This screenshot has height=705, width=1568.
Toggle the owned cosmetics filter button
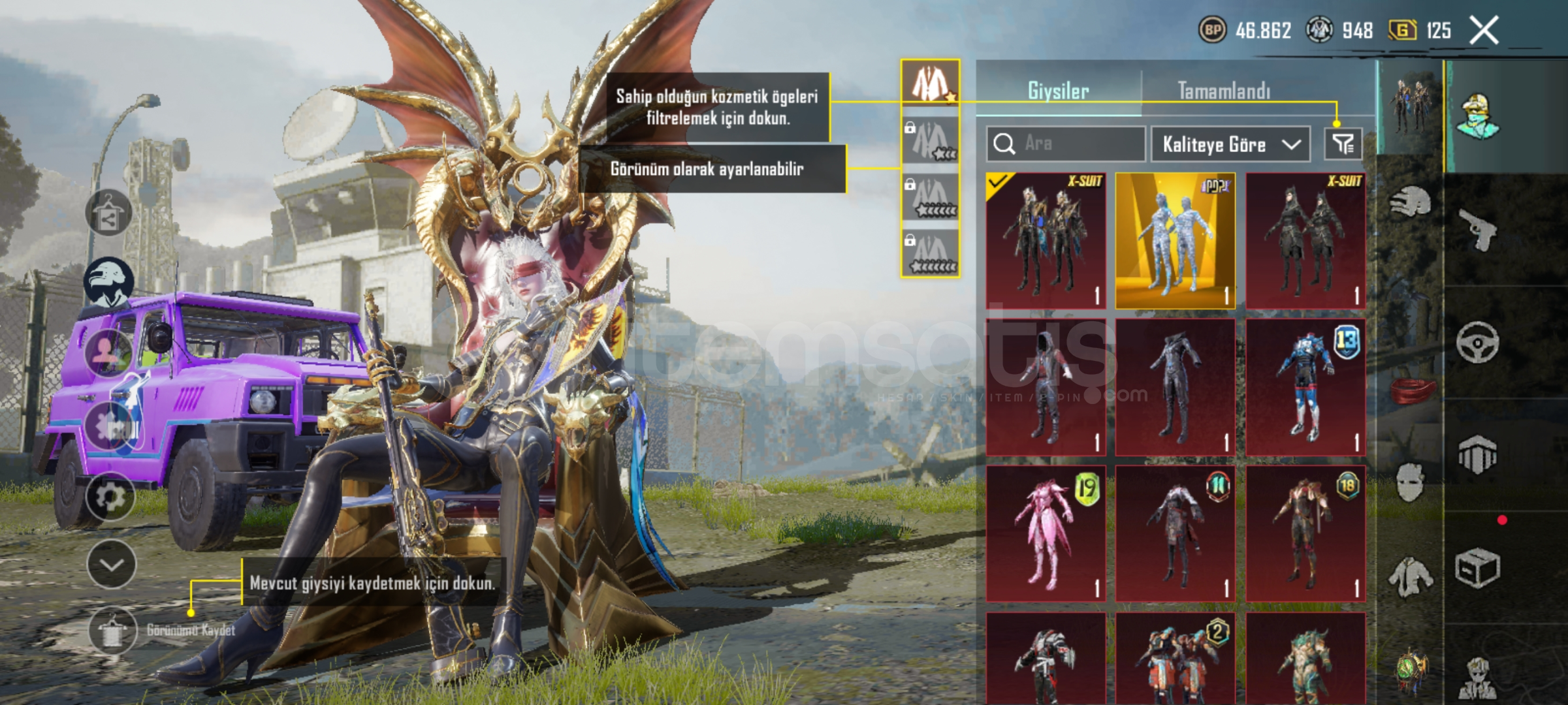click(1343, 144)
